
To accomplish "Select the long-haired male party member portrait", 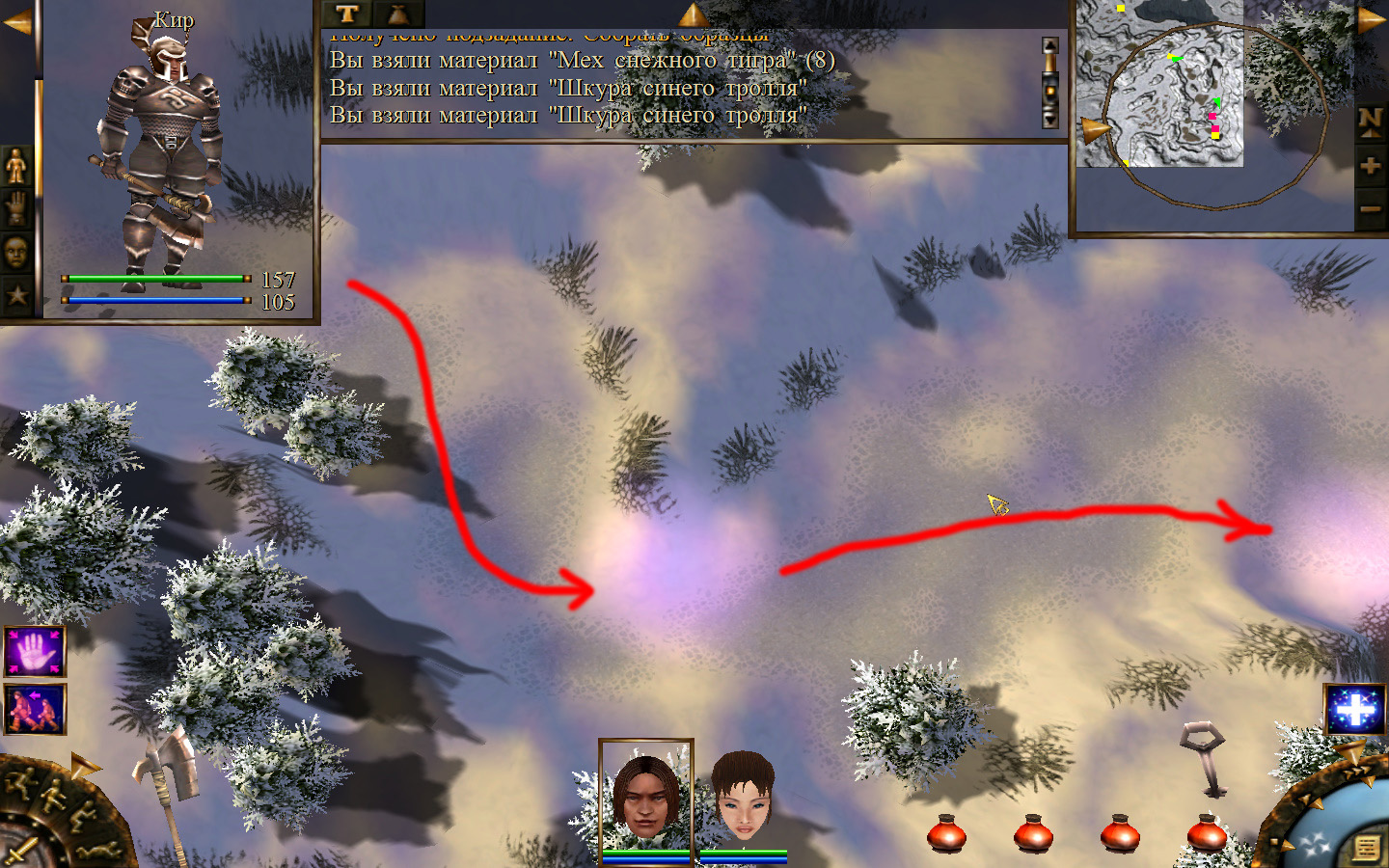I will click(x=645, y=796).
